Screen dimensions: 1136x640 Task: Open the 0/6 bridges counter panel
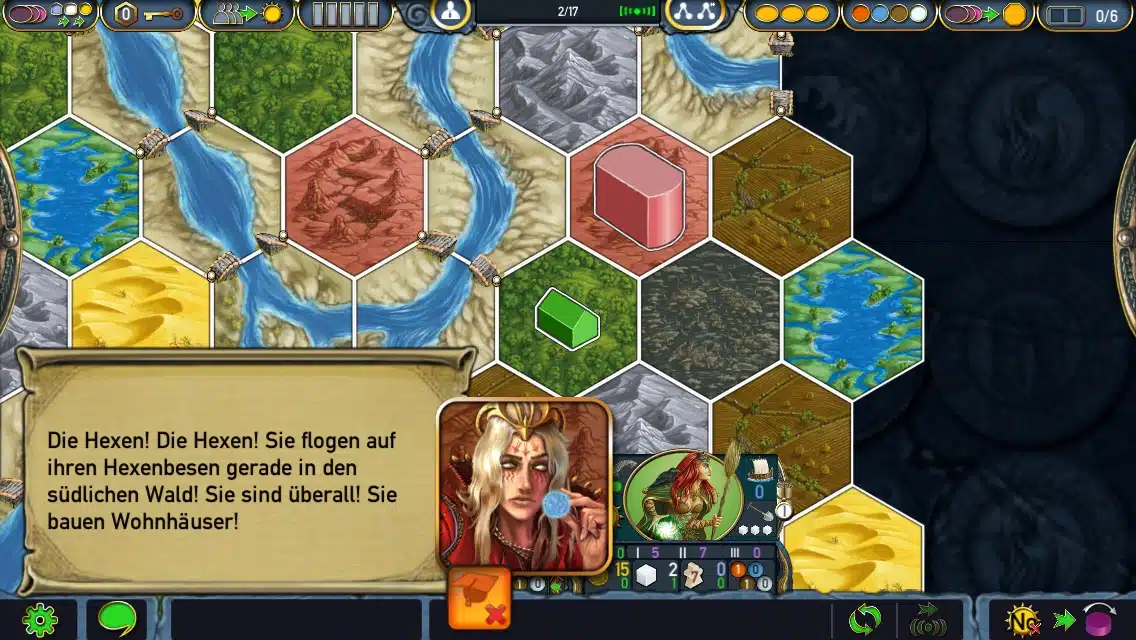click(x=1084, y=15)
